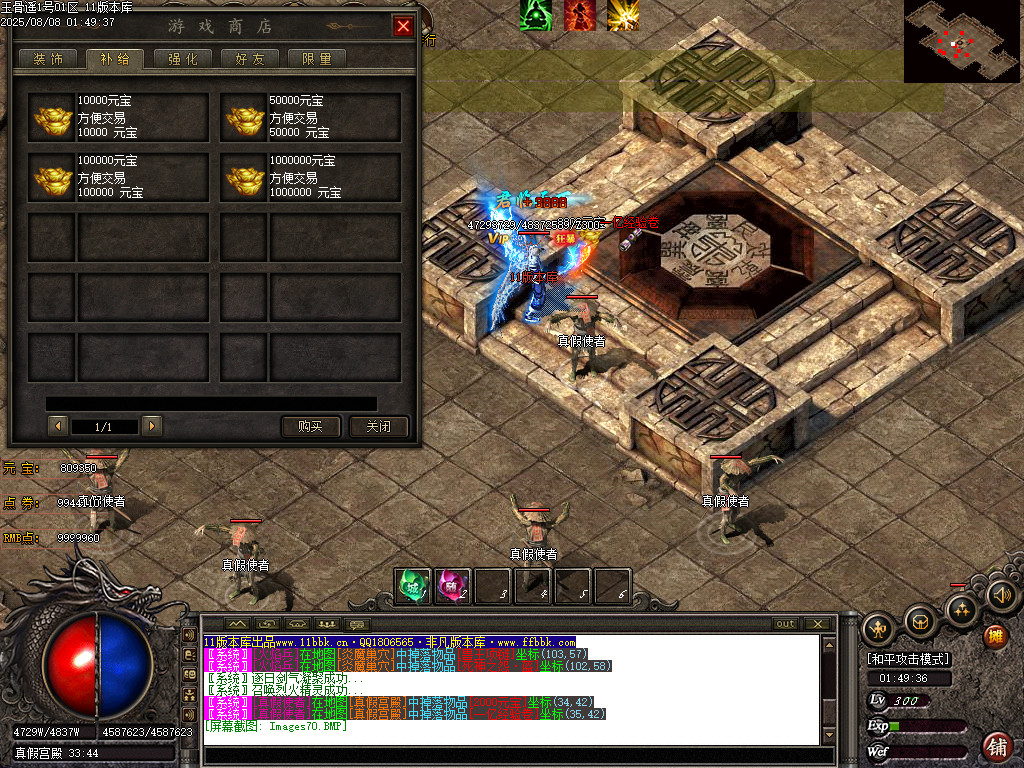Open the round red 铺 shop button
Image resolution: width=1024 pixels, height=768 pixels.
(997, 745)
